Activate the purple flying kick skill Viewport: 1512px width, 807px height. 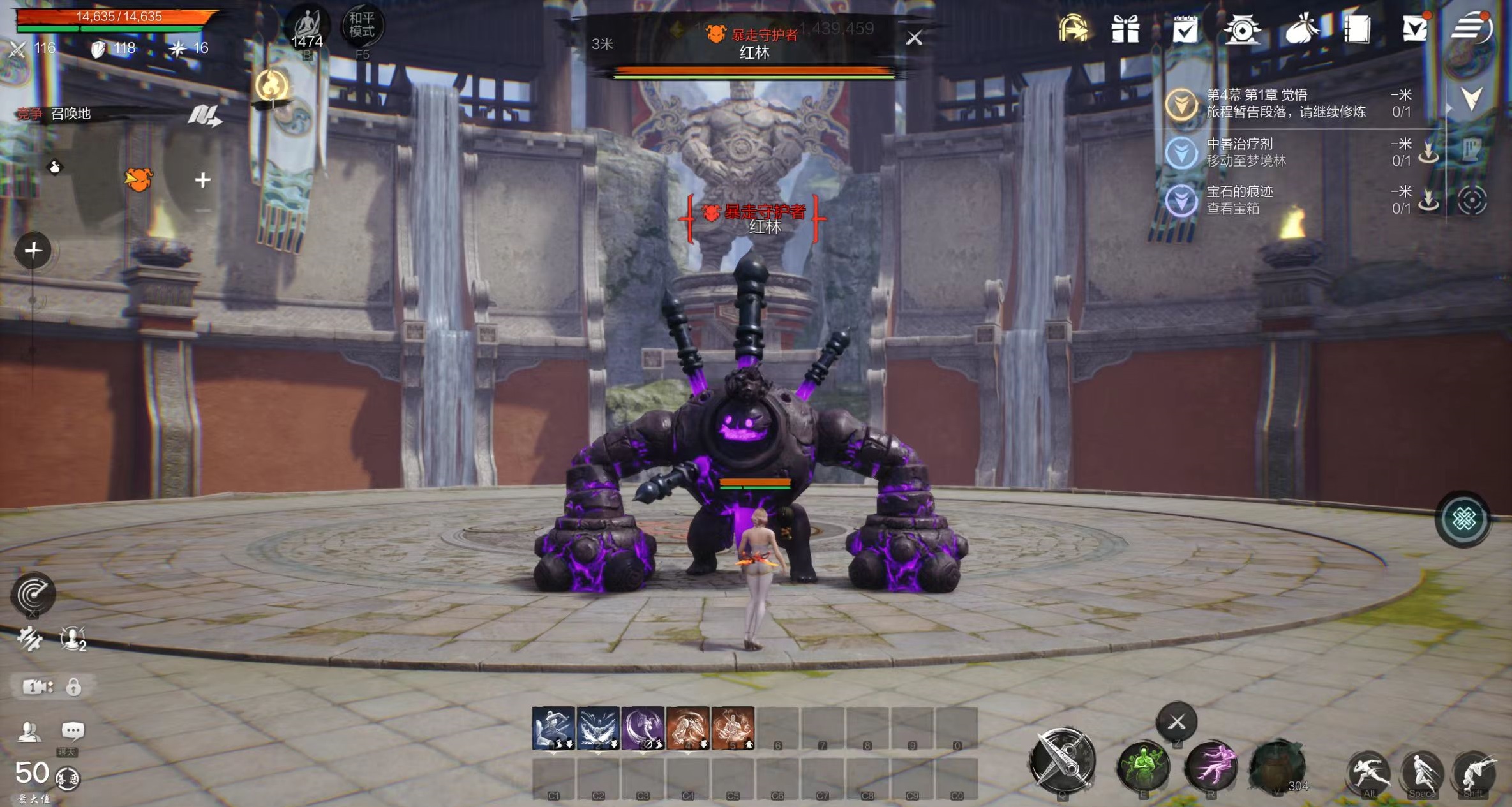(1210, 766)
